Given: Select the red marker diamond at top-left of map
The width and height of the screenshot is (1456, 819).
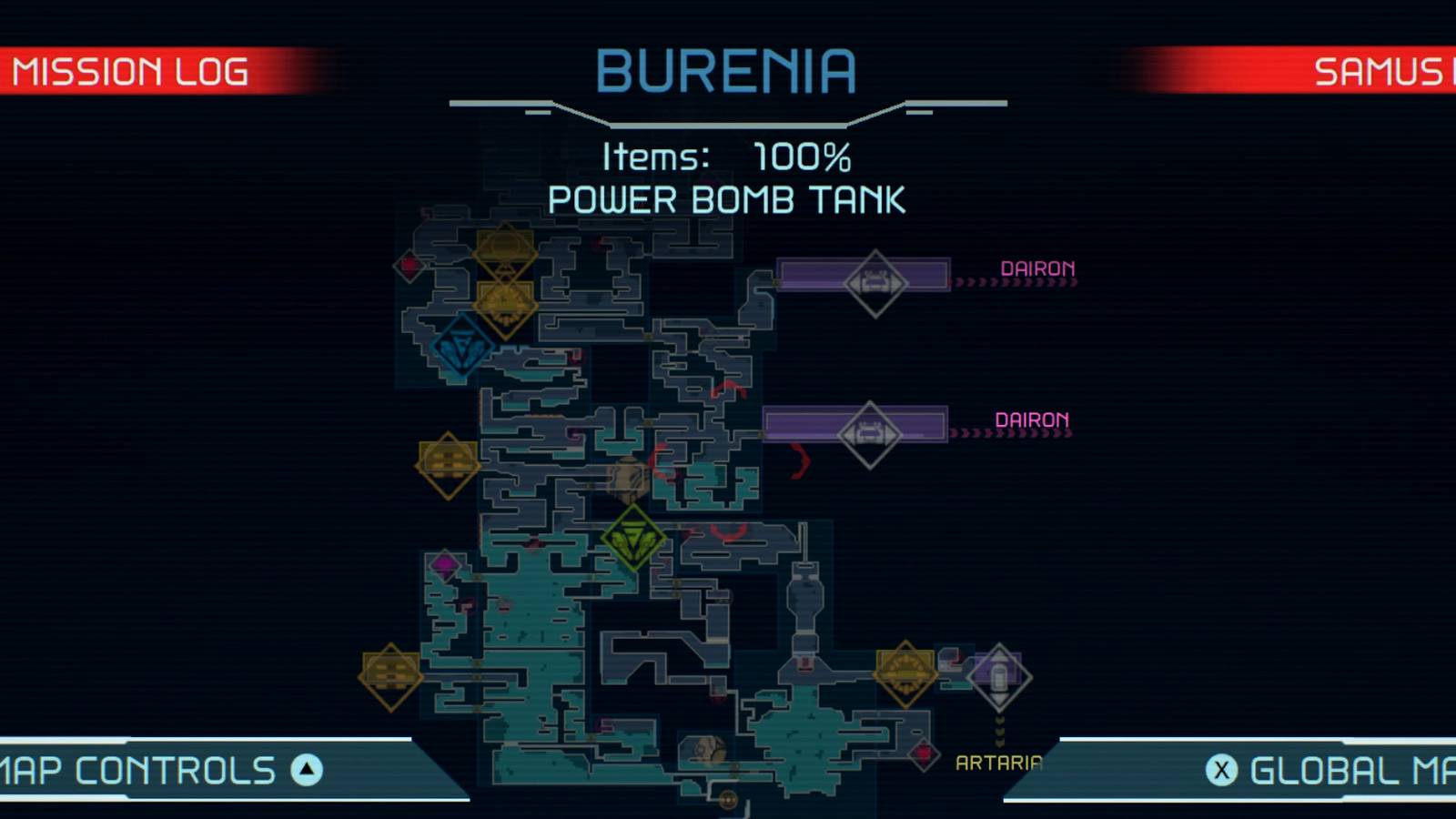Looking at the screenshot, I should (x=409, y=264).
